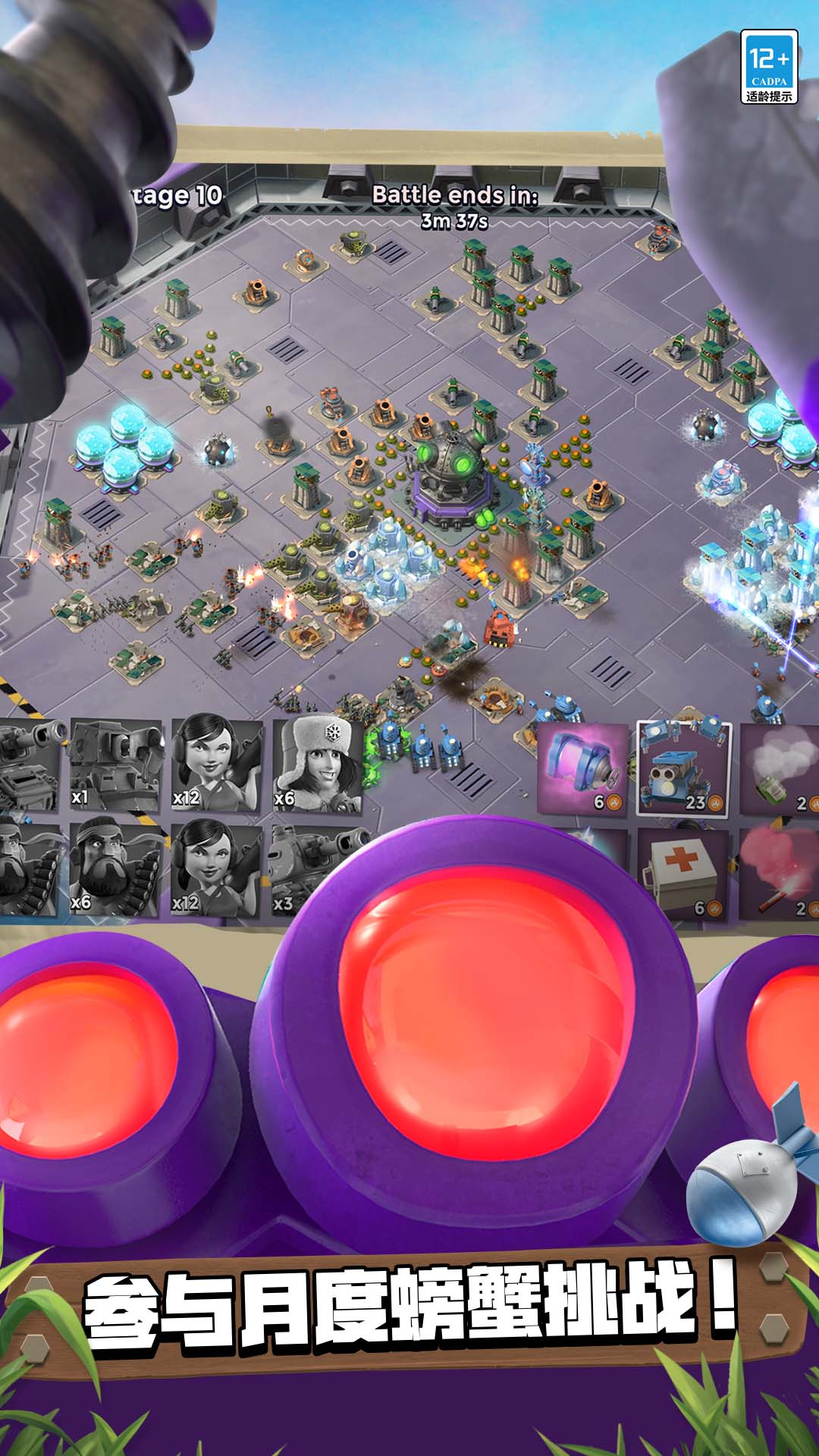Activate the Medkit ability
The width and height of the screenshot is (819, 1456).
pos(683,874)
